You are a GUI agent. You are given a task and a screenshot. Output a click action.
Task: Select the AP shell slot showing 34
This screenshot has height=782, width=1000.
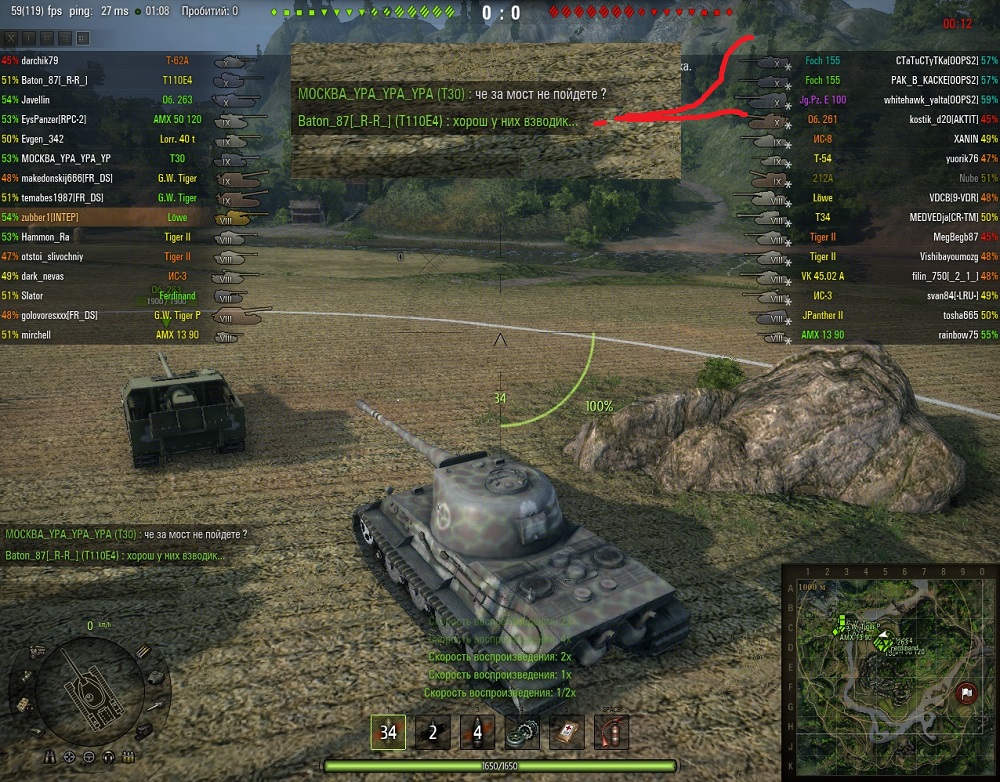click(x=388, y=732)
